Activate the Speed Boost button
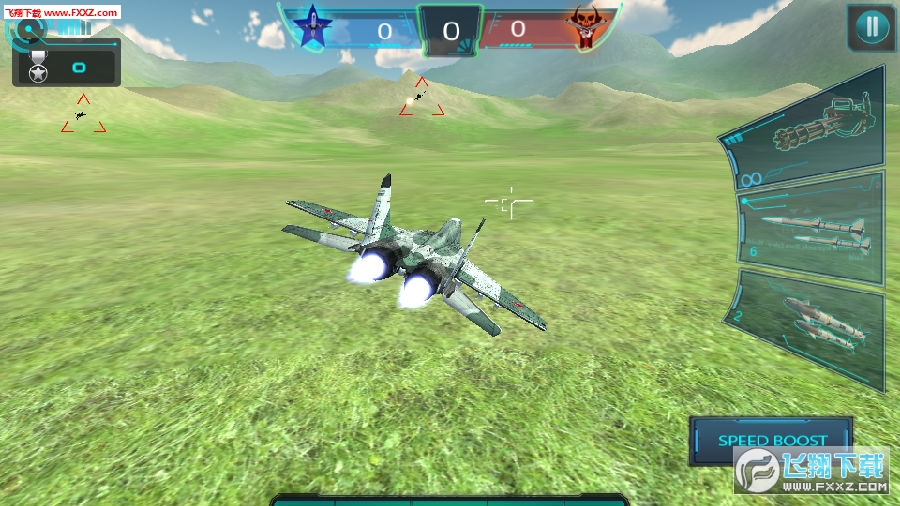The image size is (900, 506). [x=771, y=440]
